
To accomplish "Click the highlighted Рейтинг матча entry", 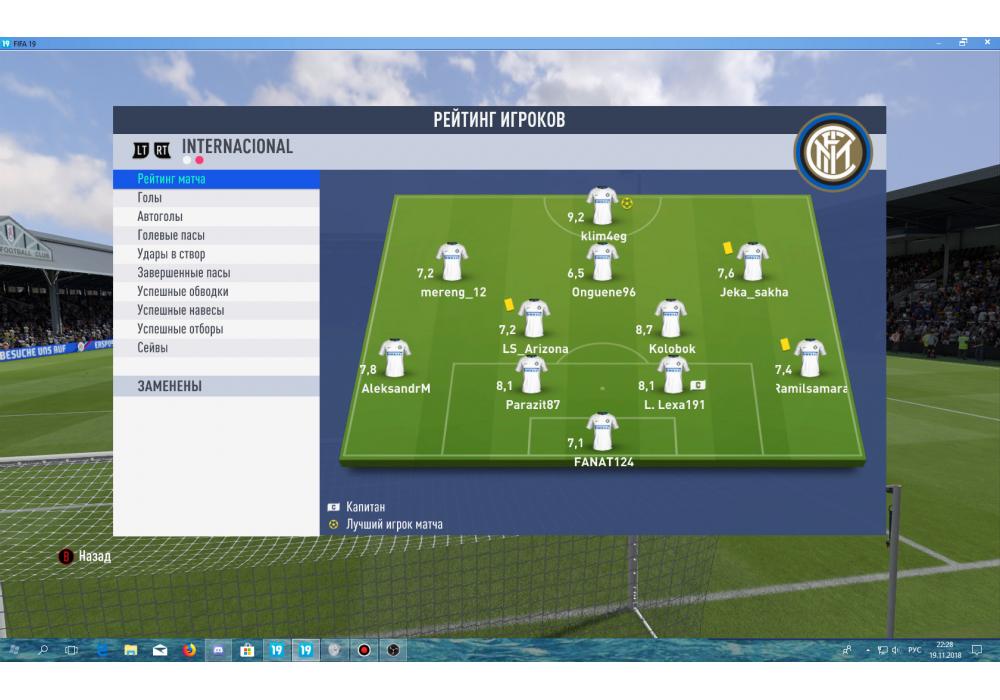I will point(172,179).
